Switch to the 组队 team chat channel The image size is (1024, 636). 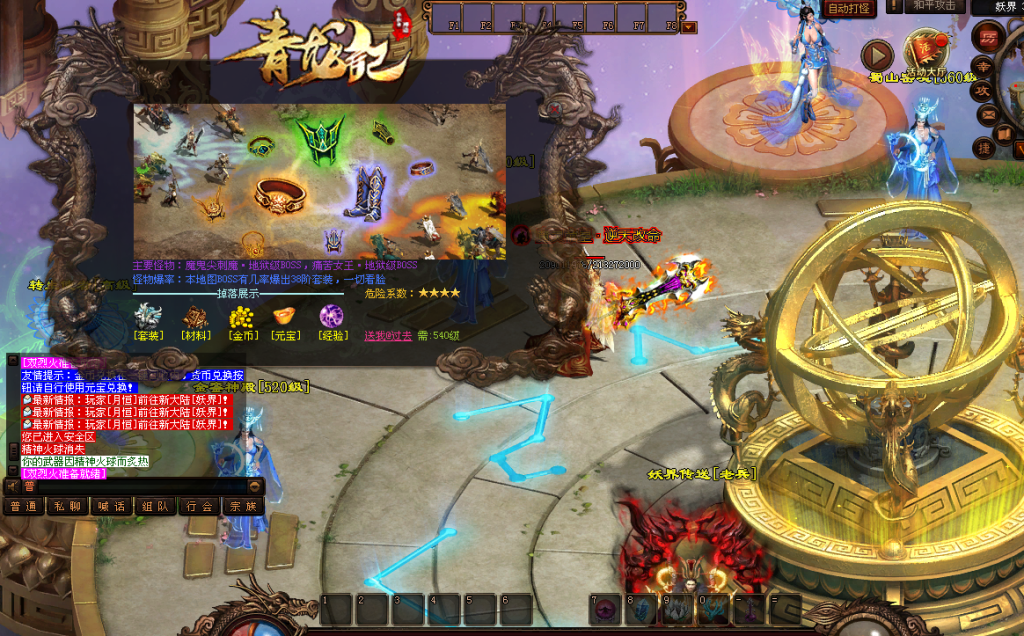(155, 507)
